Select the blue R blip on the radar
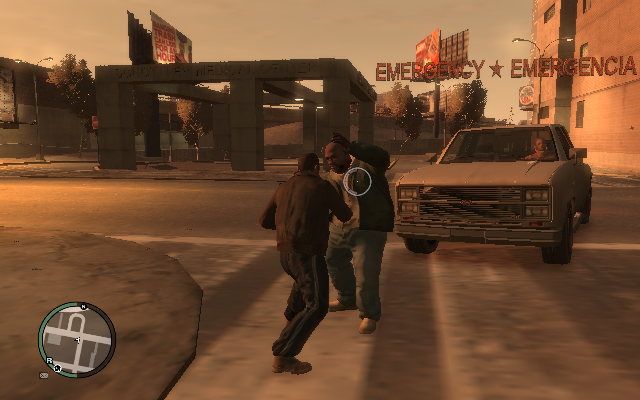The height and width of the screenshot is (400, 640). click(49, 360)
